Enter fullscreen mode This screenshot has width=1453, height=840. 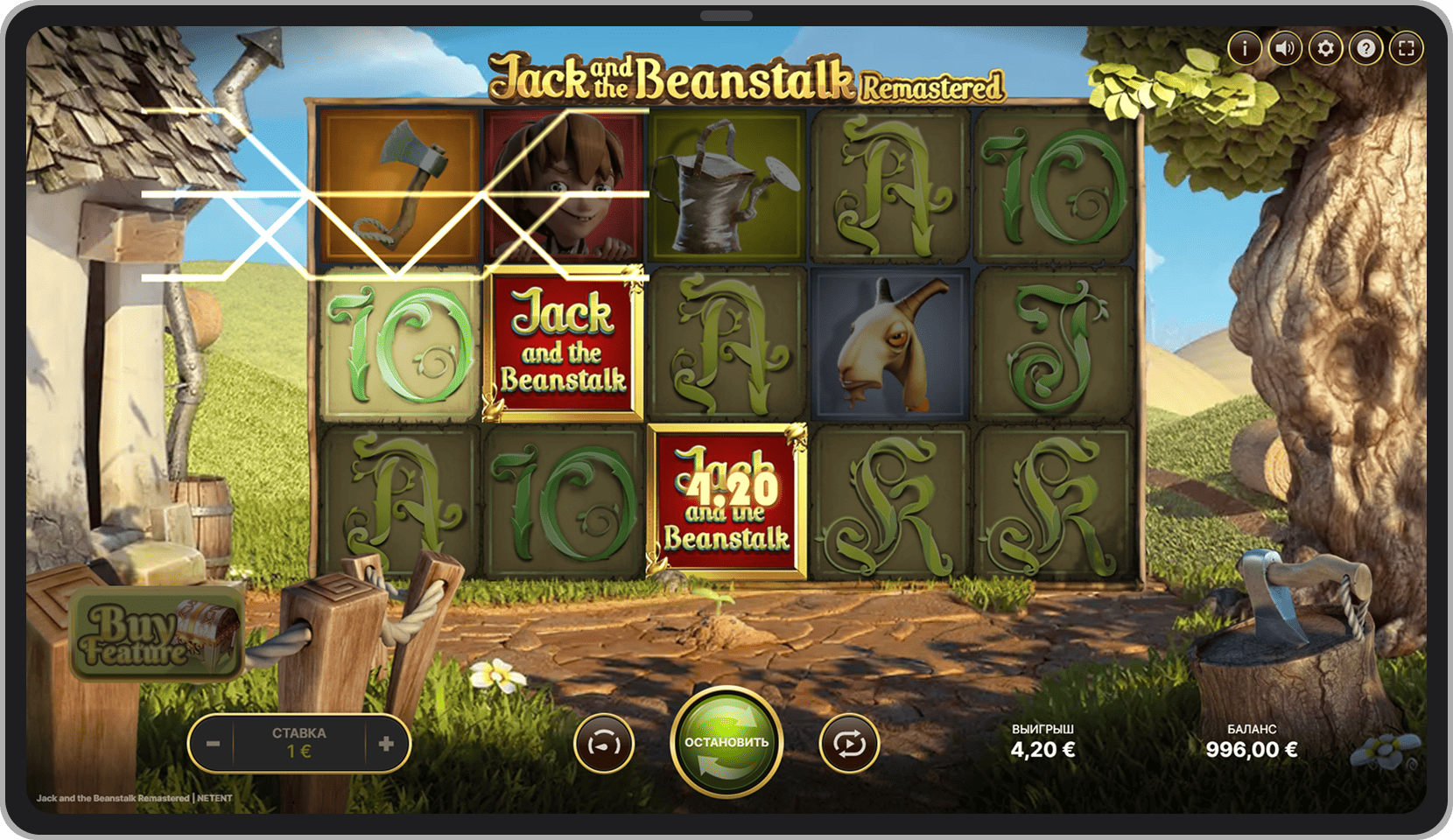point(1406,48)
